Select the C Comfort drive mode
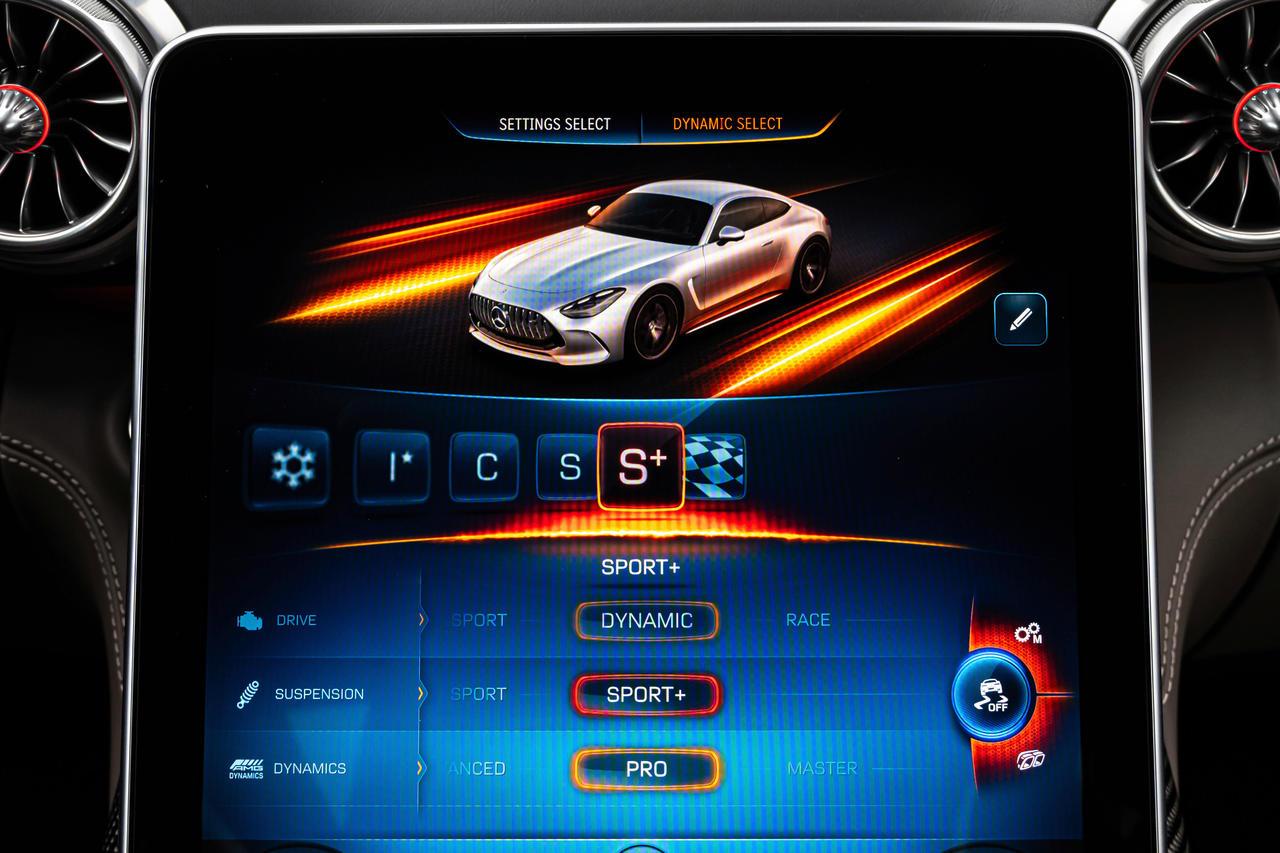This screenshot has width=1280, height=853. pos(485,465)
